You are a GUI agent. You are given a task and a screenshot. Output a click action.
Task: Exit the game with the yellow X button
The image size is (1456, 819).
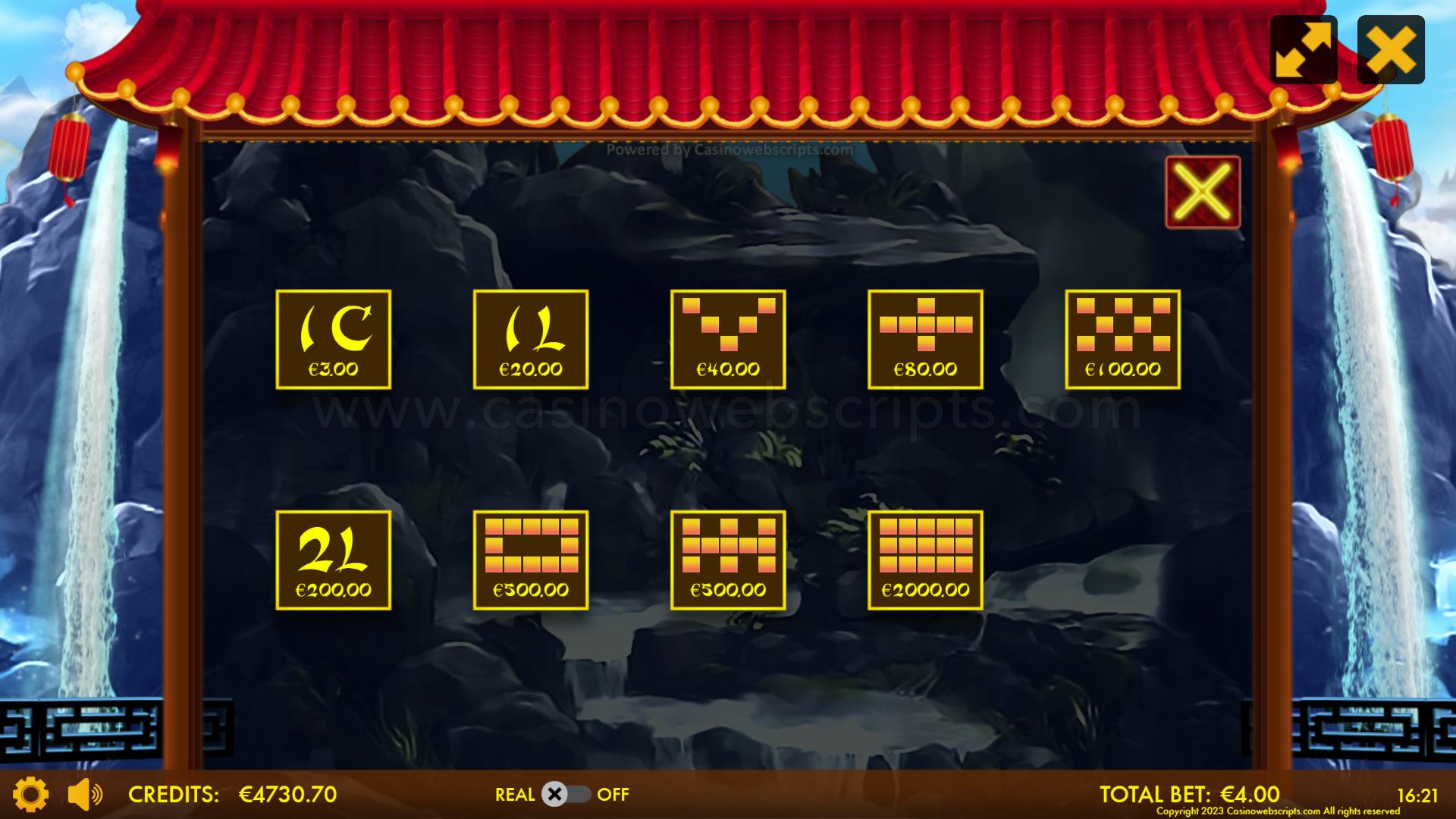click(x=1391, y=49)
